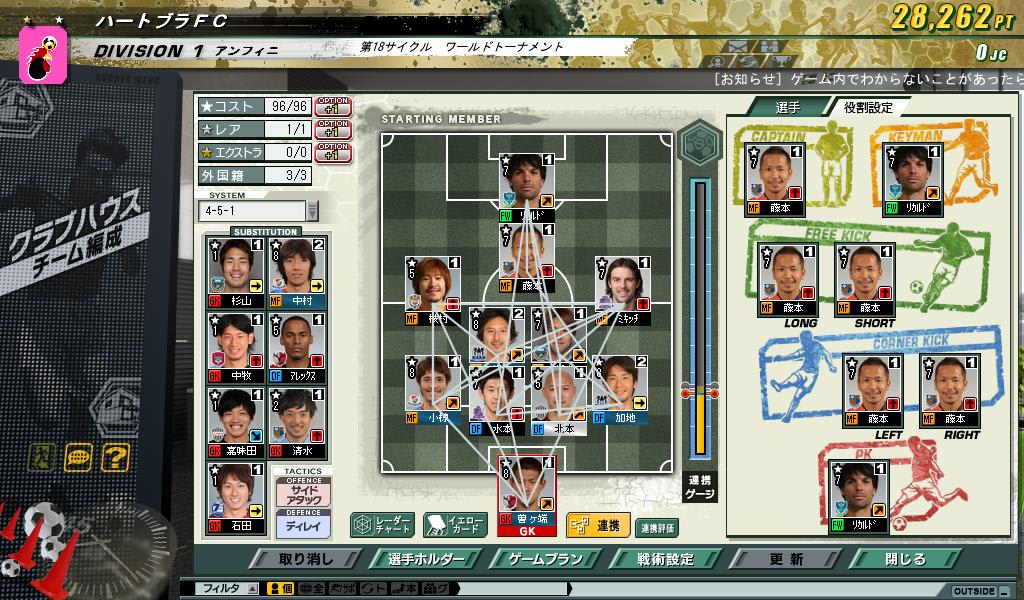Open 戦術設定 tactics settings
The width and height of the screenshot is (1024, 600).
coord(665,559)
